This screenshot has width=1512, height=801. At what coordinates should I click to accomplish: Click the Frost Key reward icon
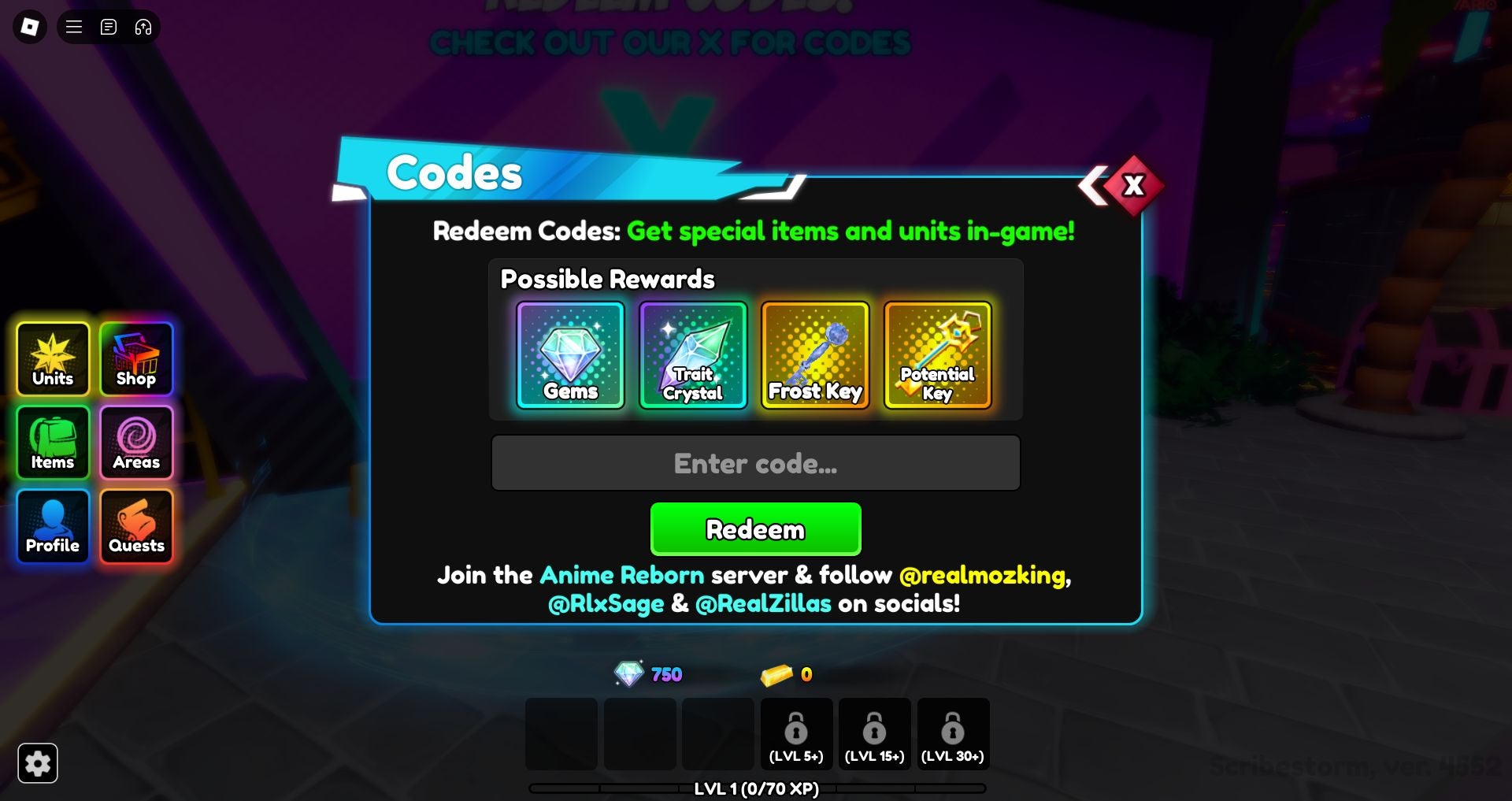click(815, 355)
